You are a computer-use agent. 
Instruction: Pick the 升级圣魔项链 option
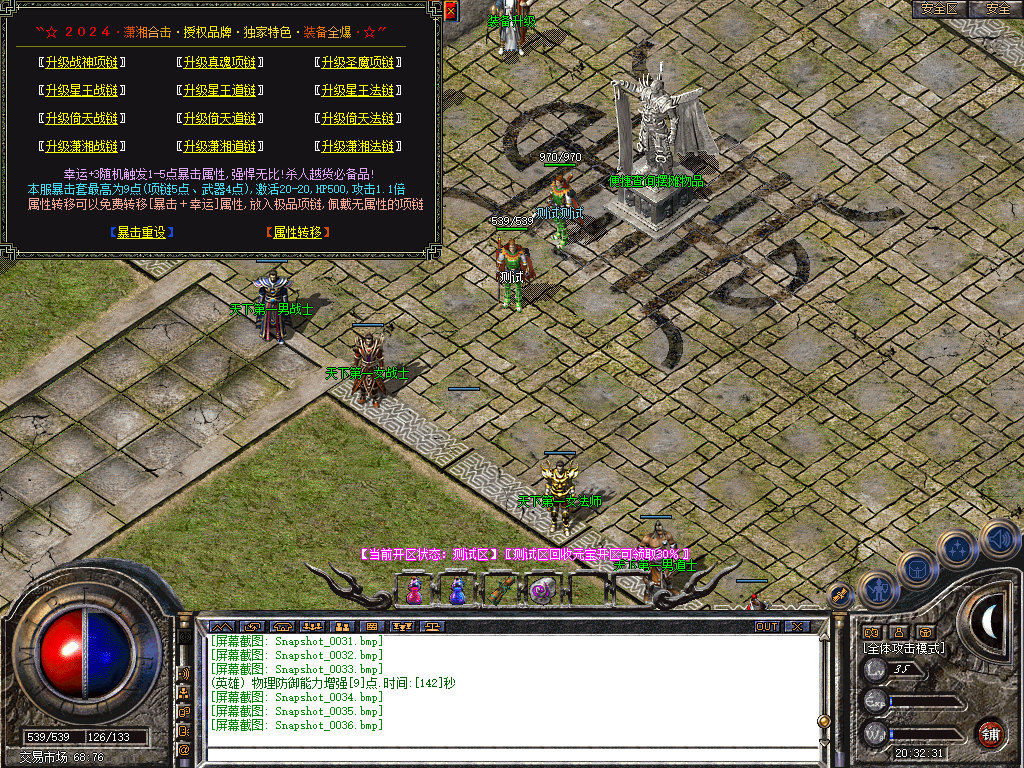(357, 62)
